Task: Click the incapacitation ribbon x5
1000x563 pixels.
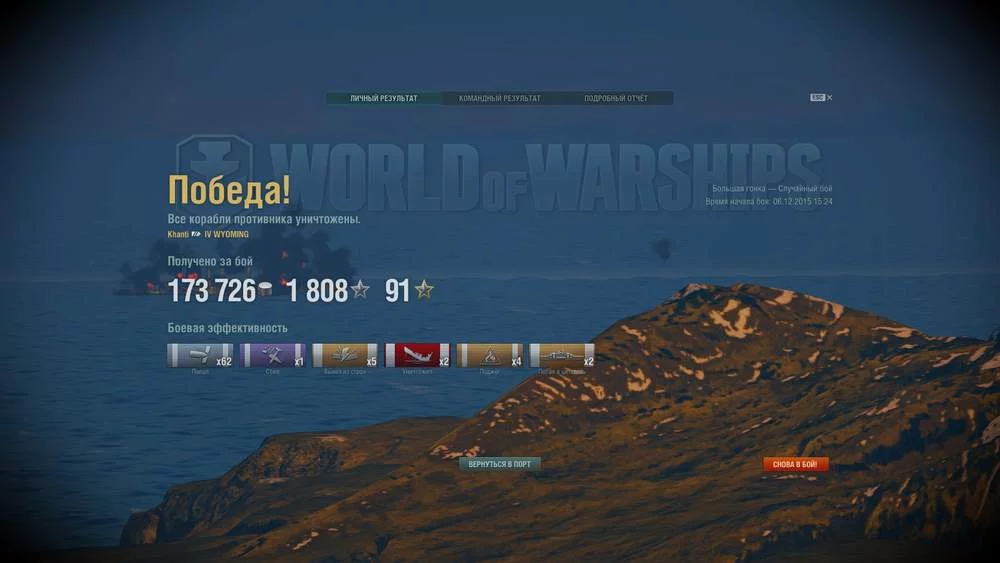Action: (345, 355)
